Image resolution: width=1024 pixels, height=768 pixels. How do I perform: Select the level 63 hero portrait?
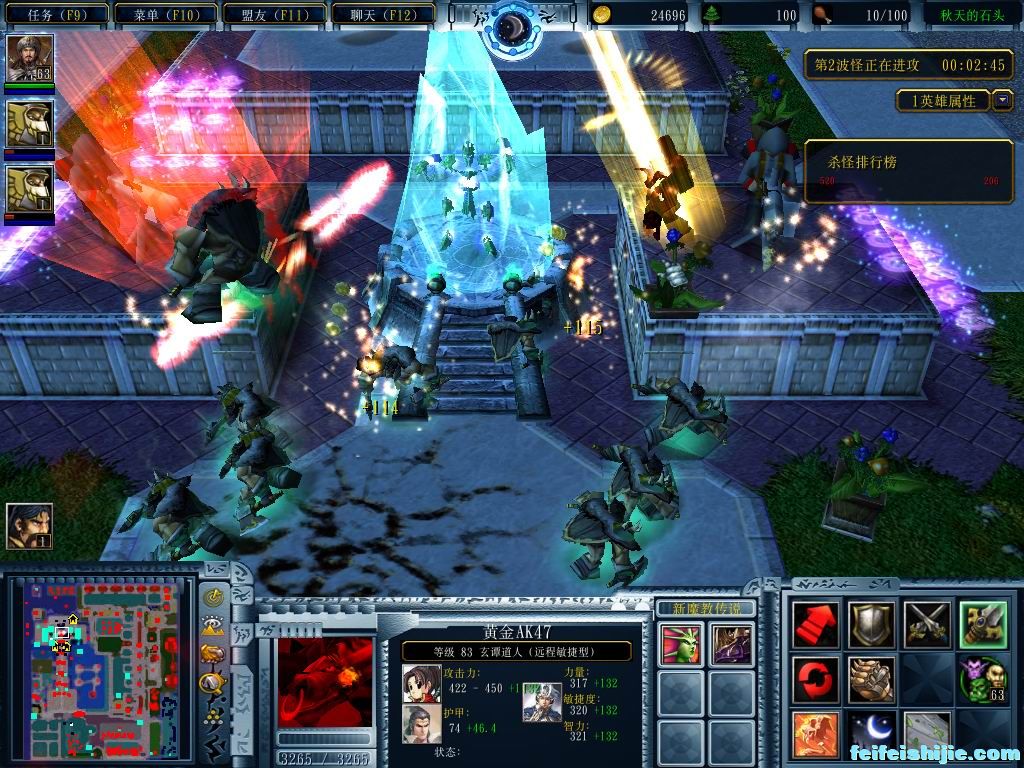[x=29, y=59]
